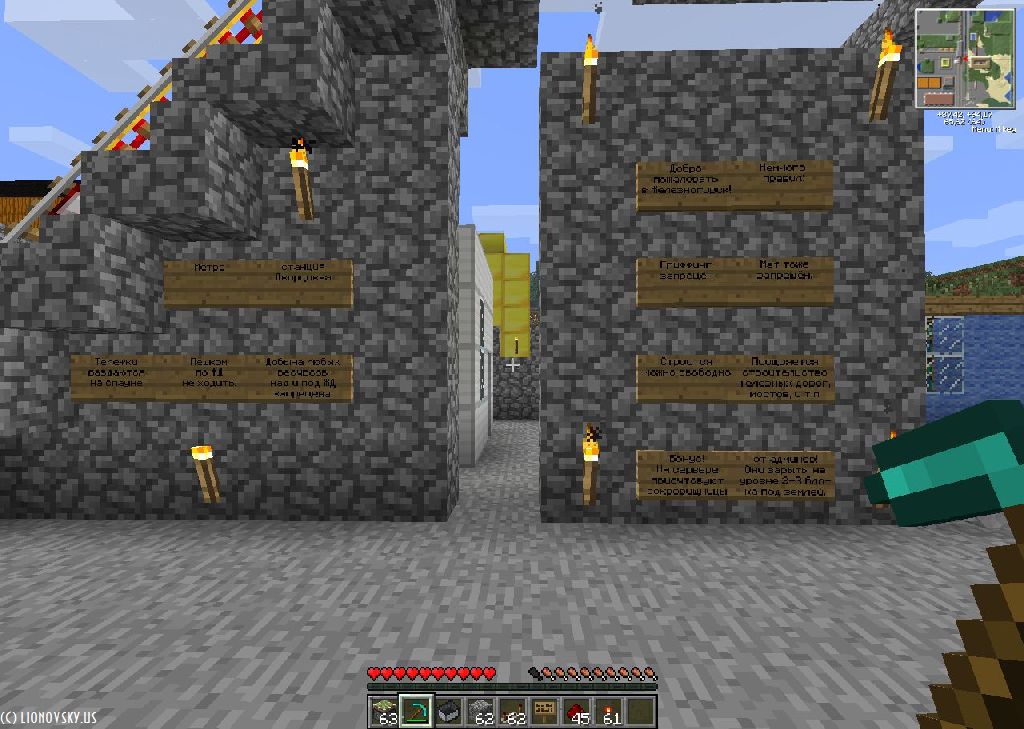
Task: Choose the wooden sign hotbar slot
Action: point(546,711)
